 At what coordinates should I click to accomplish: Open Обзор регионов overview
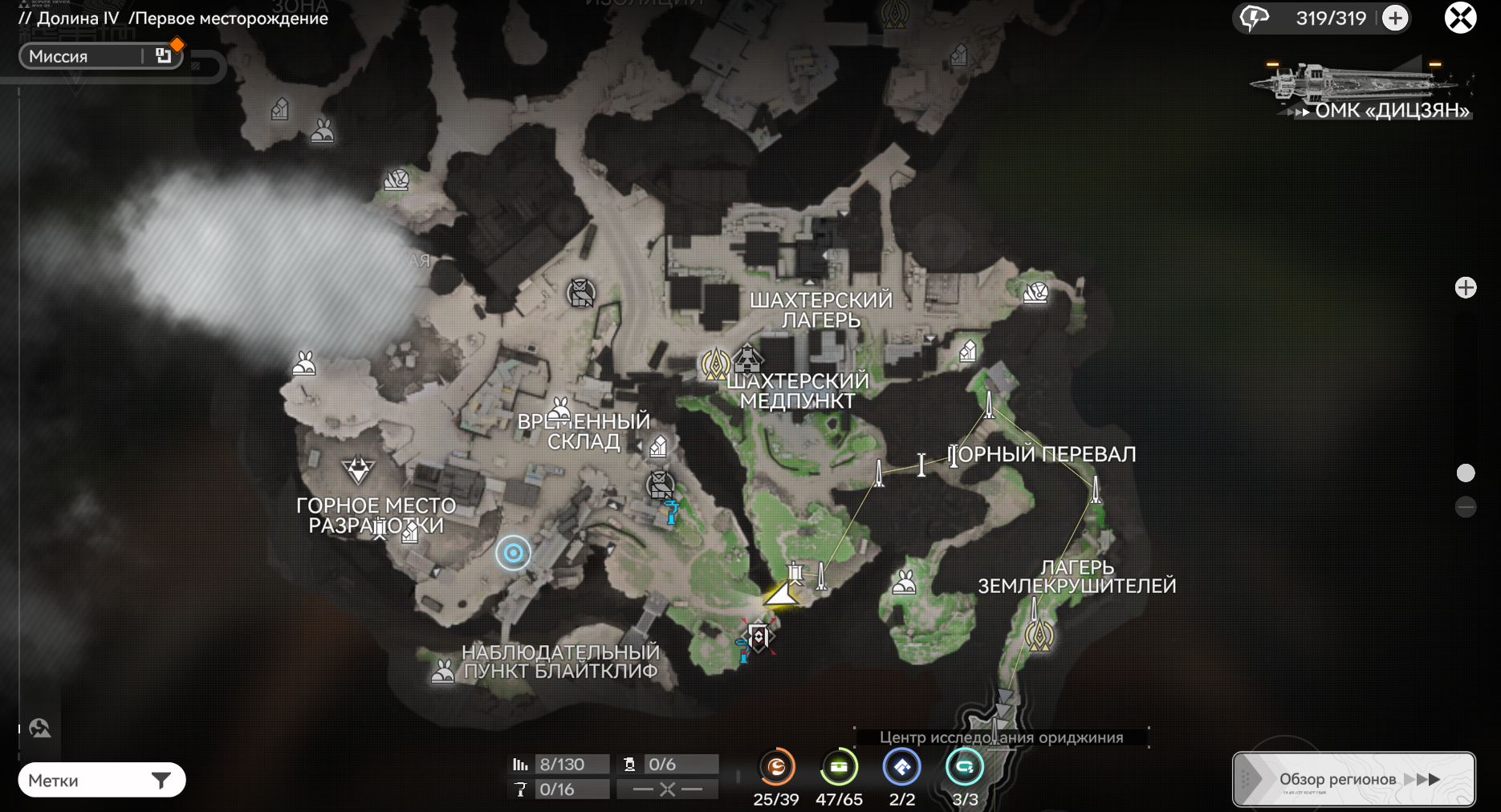(x=1353, y=779)
